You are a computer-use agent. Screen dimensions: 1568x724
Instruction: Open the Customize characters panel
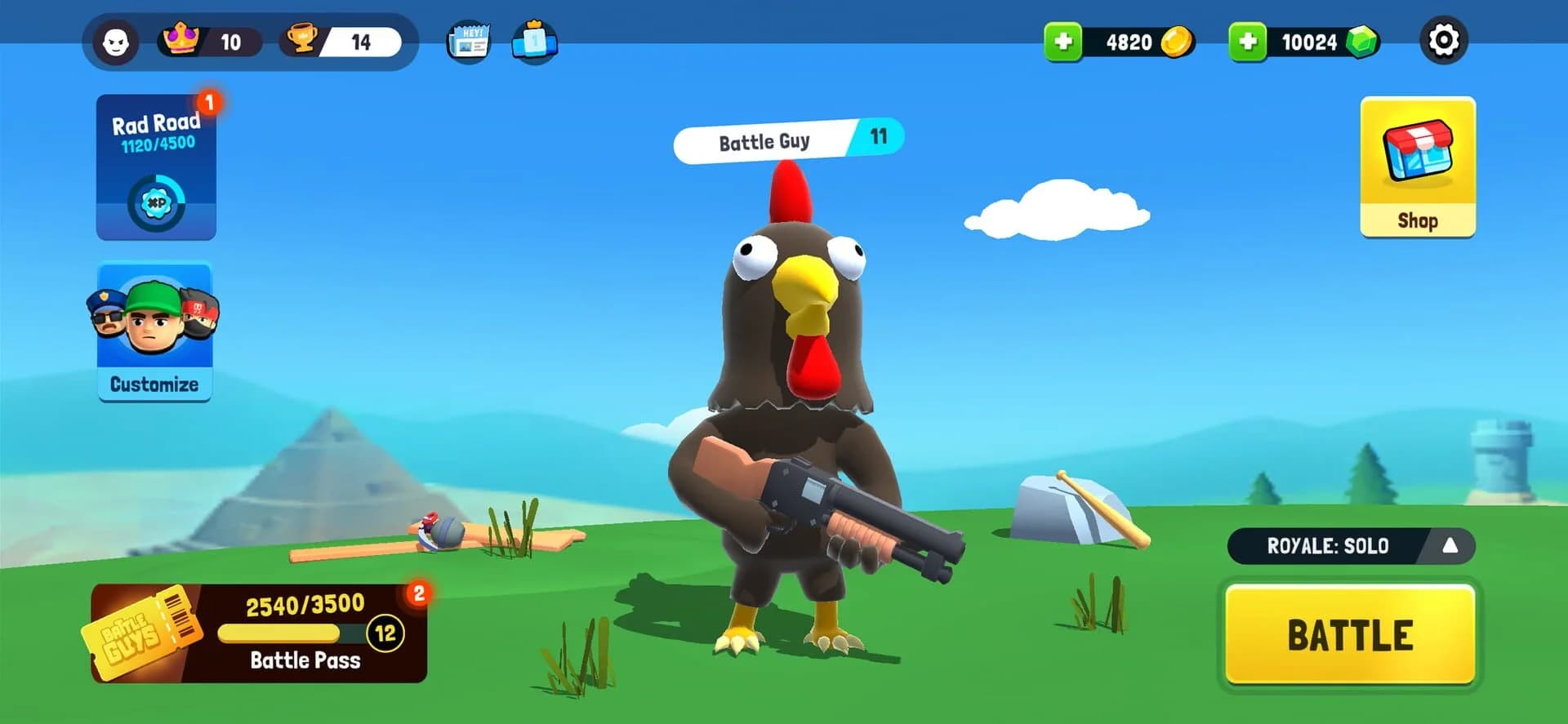[x=154, y=331]
